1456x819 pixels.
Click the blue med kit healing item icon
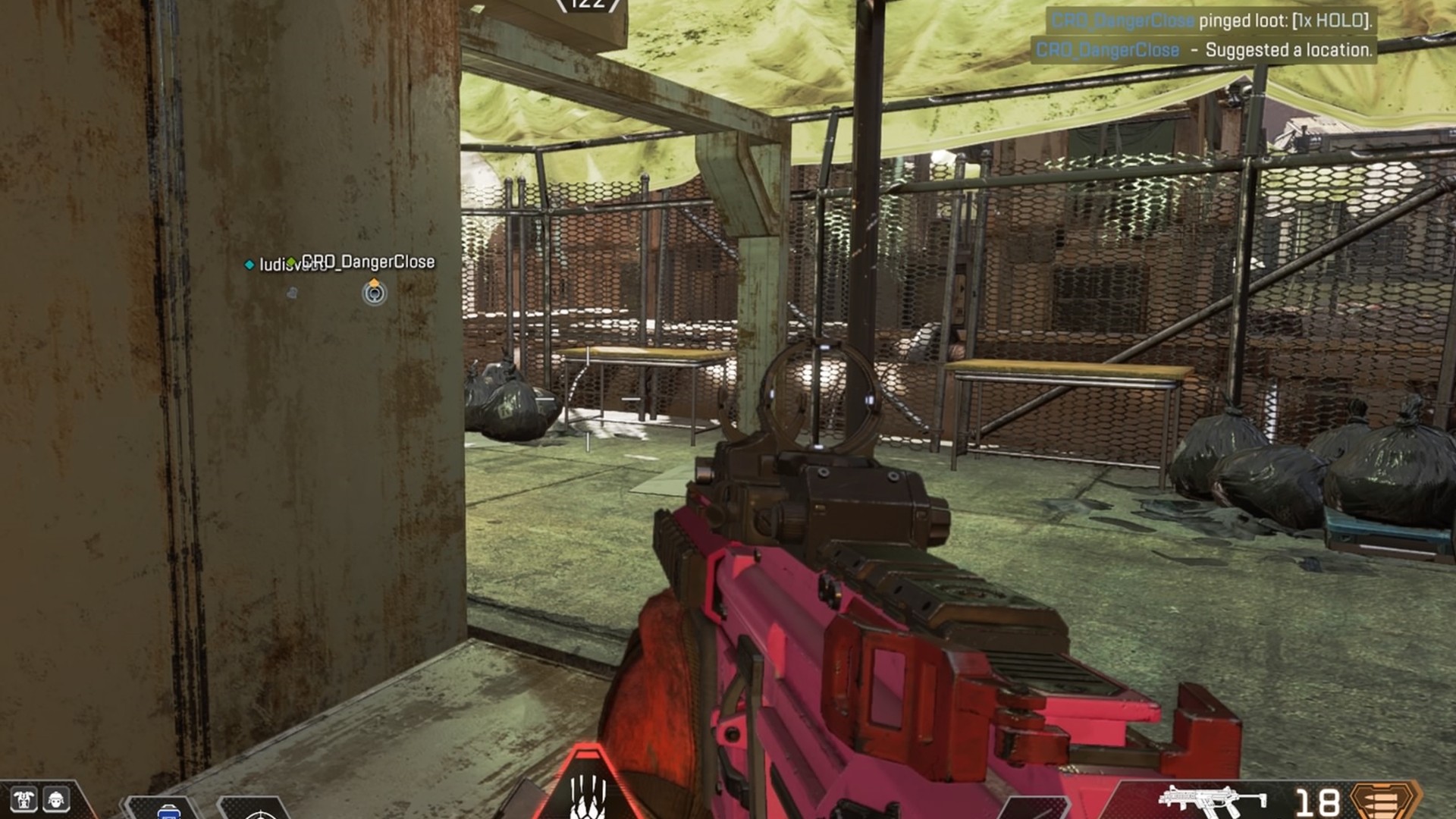[170, 814]
